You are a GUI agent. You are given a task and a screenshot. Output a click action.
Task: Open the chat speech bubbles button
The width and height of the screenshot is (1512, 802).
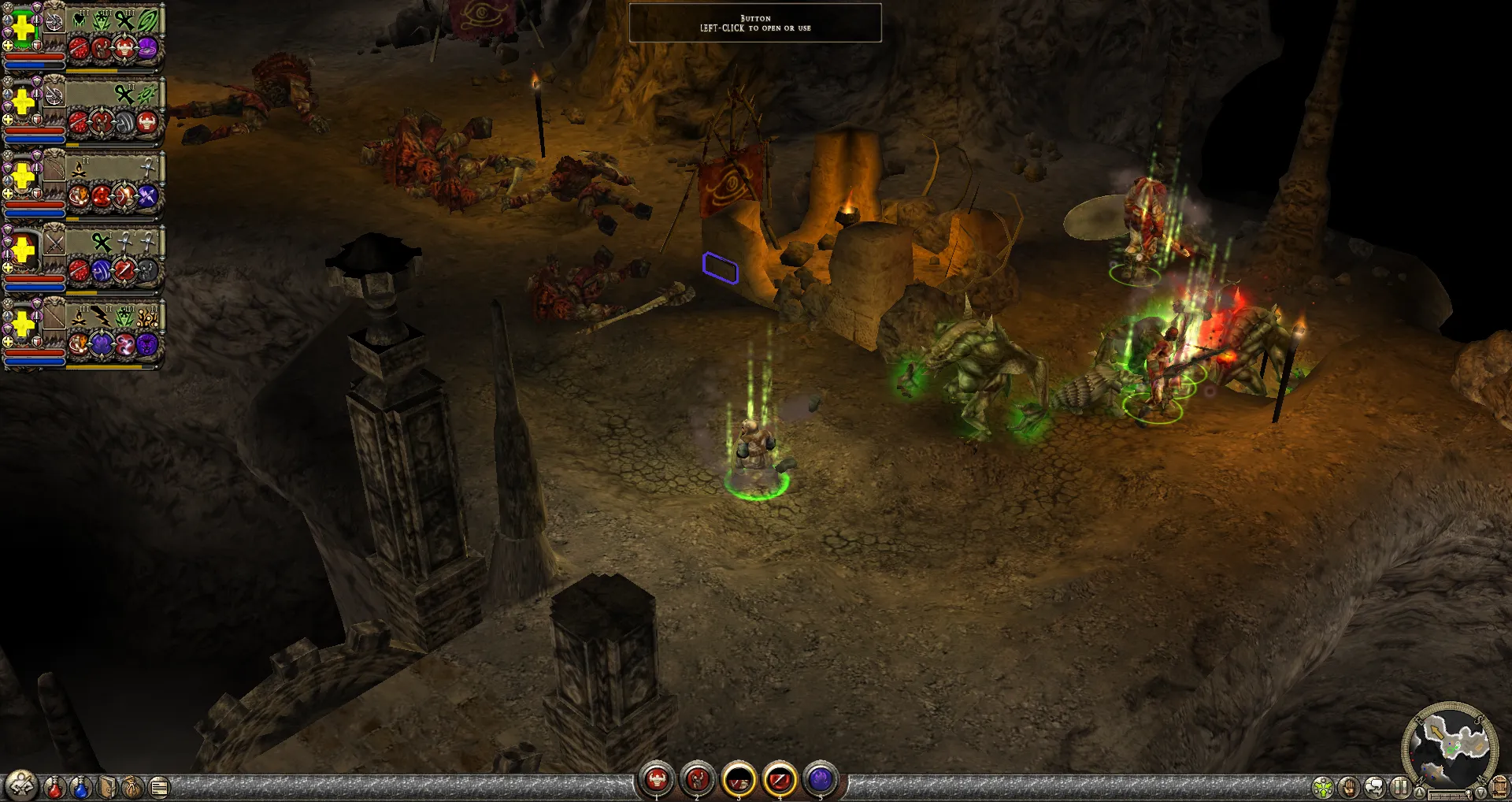1375,787
